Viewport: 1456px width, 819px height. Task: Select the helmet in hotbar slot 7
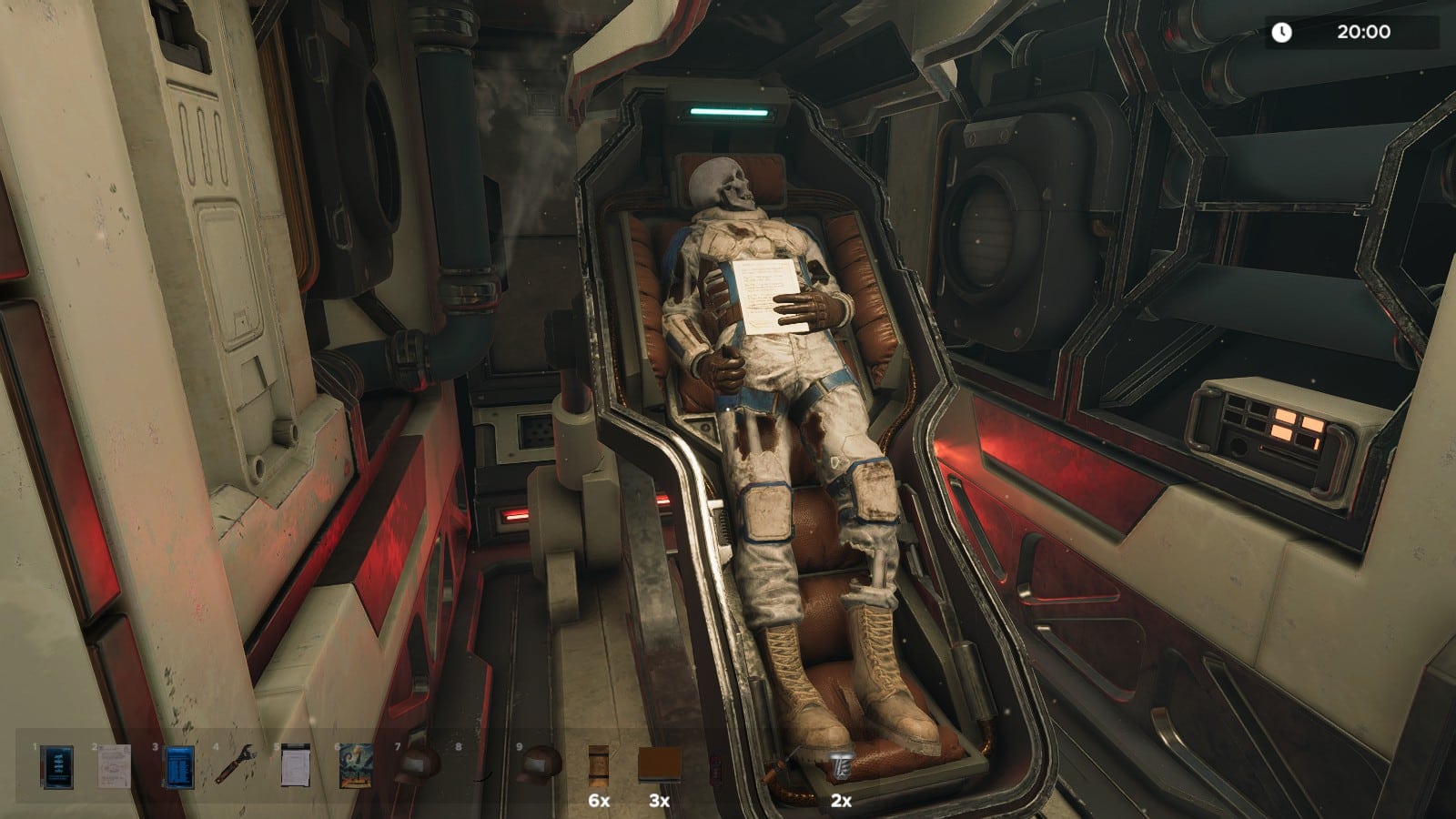pyautogui.click(x=417, y=763)
